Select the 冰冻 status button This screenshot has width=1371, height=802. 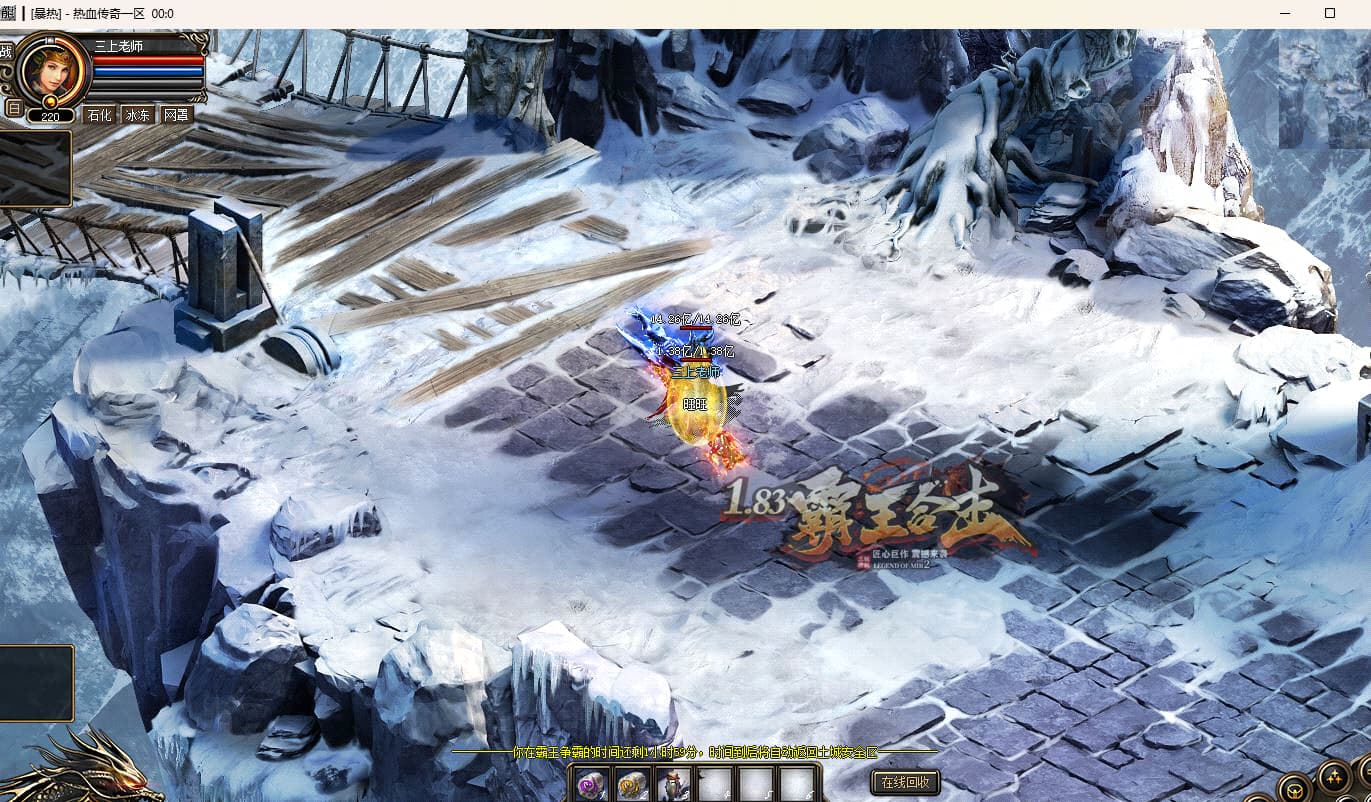pyautogui.click(x=137, y=114)
